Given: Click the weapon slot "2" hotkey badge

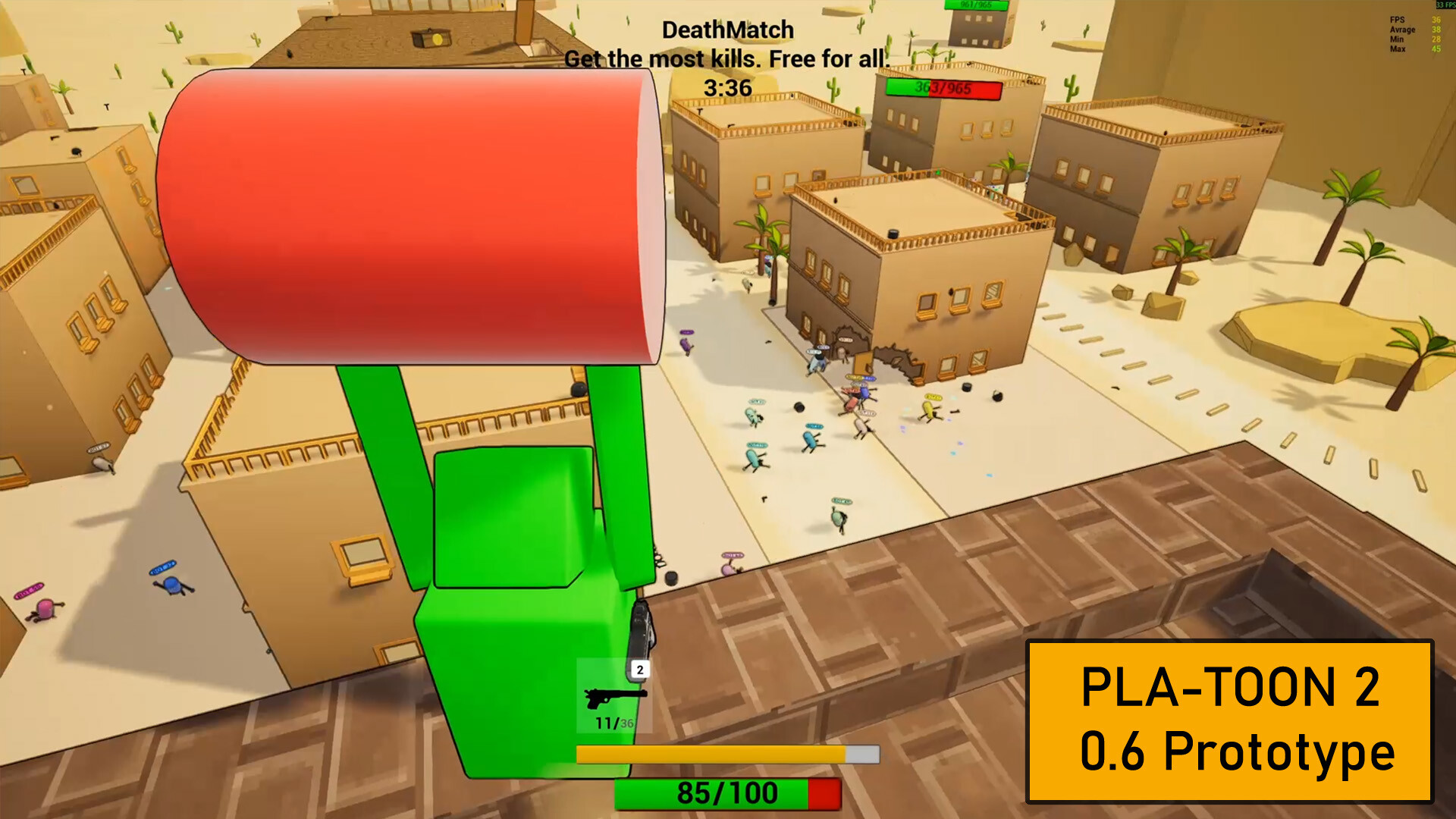Looking at the screenshot, I should pyautogui.click(x=639, y=668).
